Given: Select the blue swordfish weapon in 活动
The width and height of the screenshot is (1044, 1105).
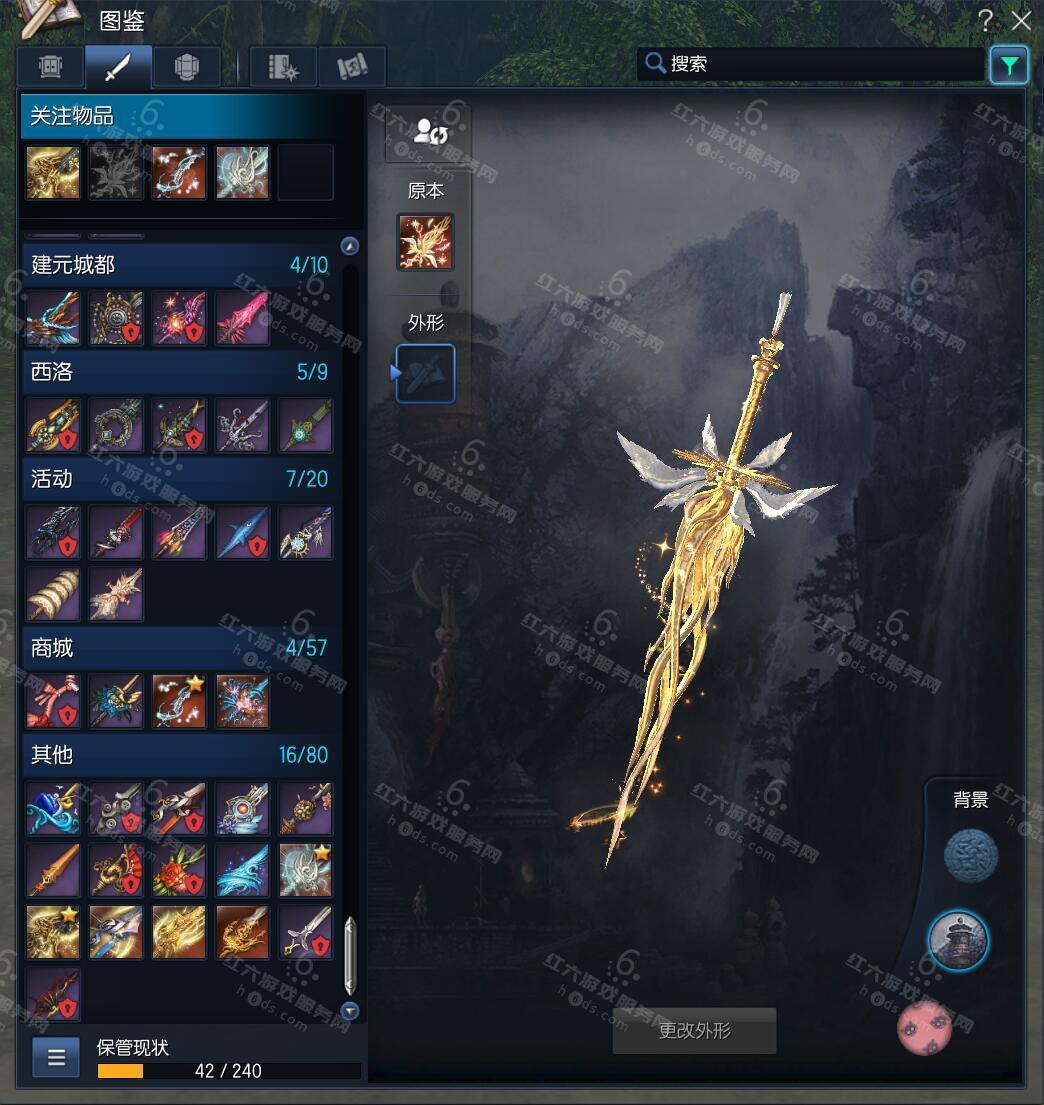Looking at the screenshot, I should click(243, 532).
